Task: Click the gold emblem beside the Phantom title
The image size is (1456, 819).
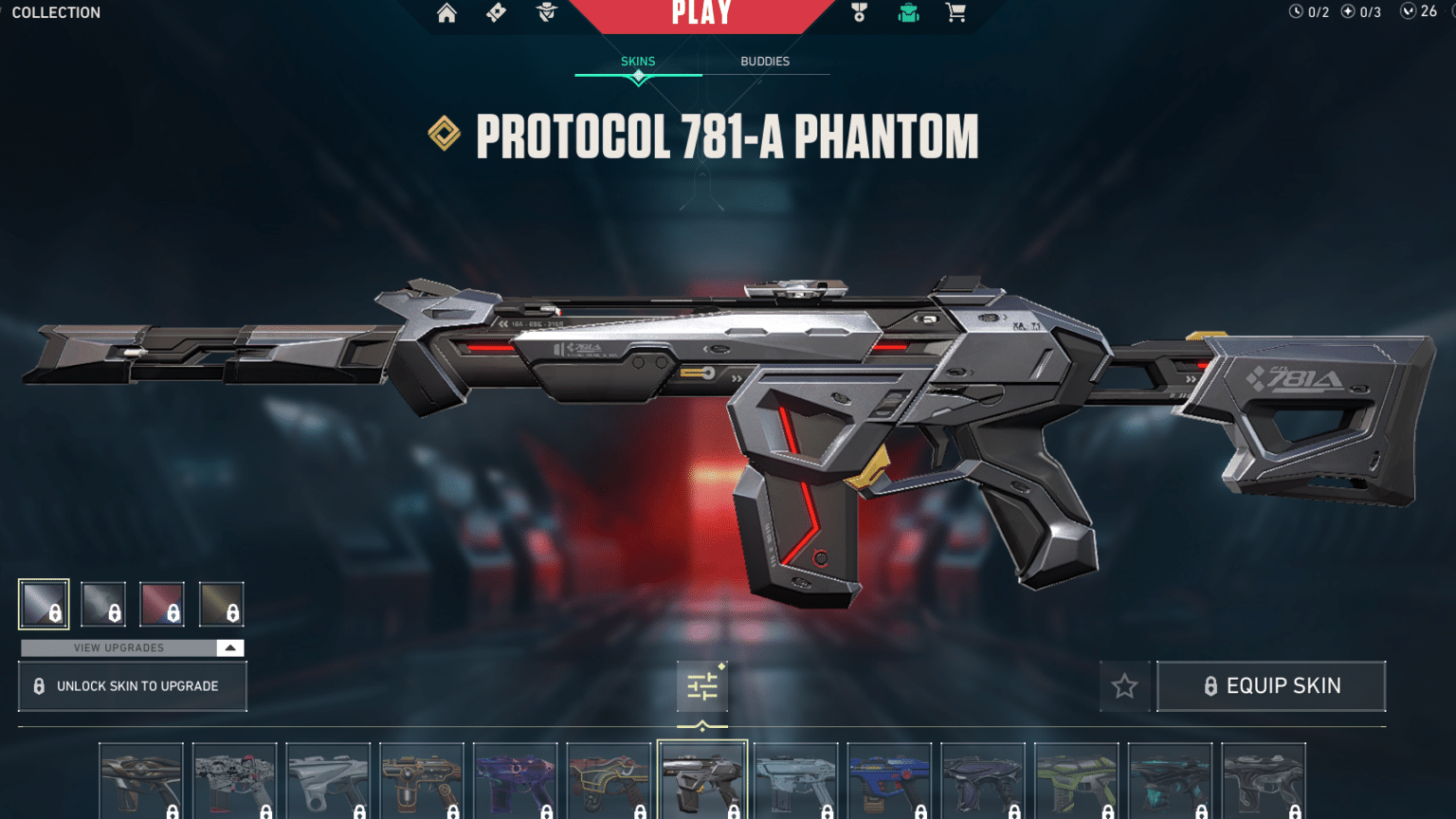Action: 446,136
